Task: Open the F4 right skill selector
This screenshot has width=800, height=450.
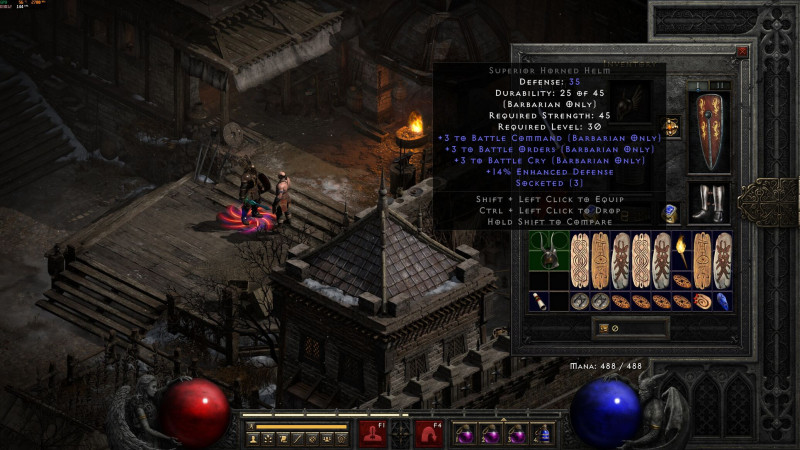Action: (430, 432)
